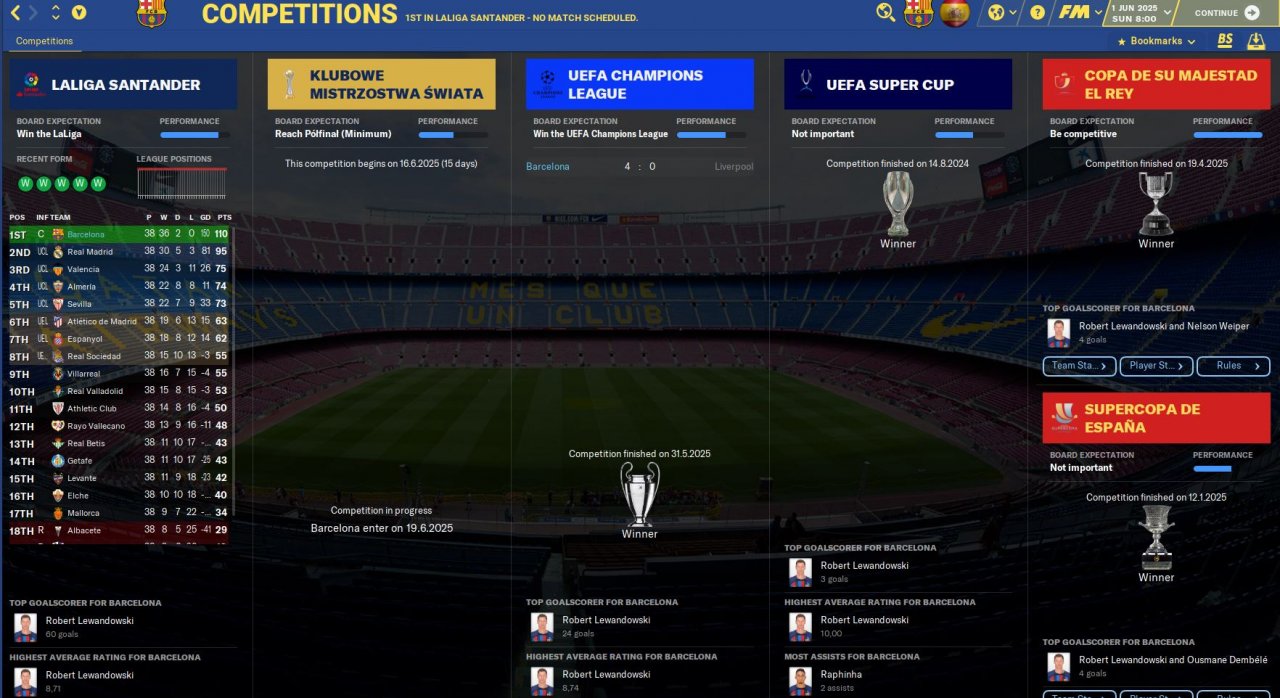Open Copa de Su Majestad El Rey header

pos(1155,84)
